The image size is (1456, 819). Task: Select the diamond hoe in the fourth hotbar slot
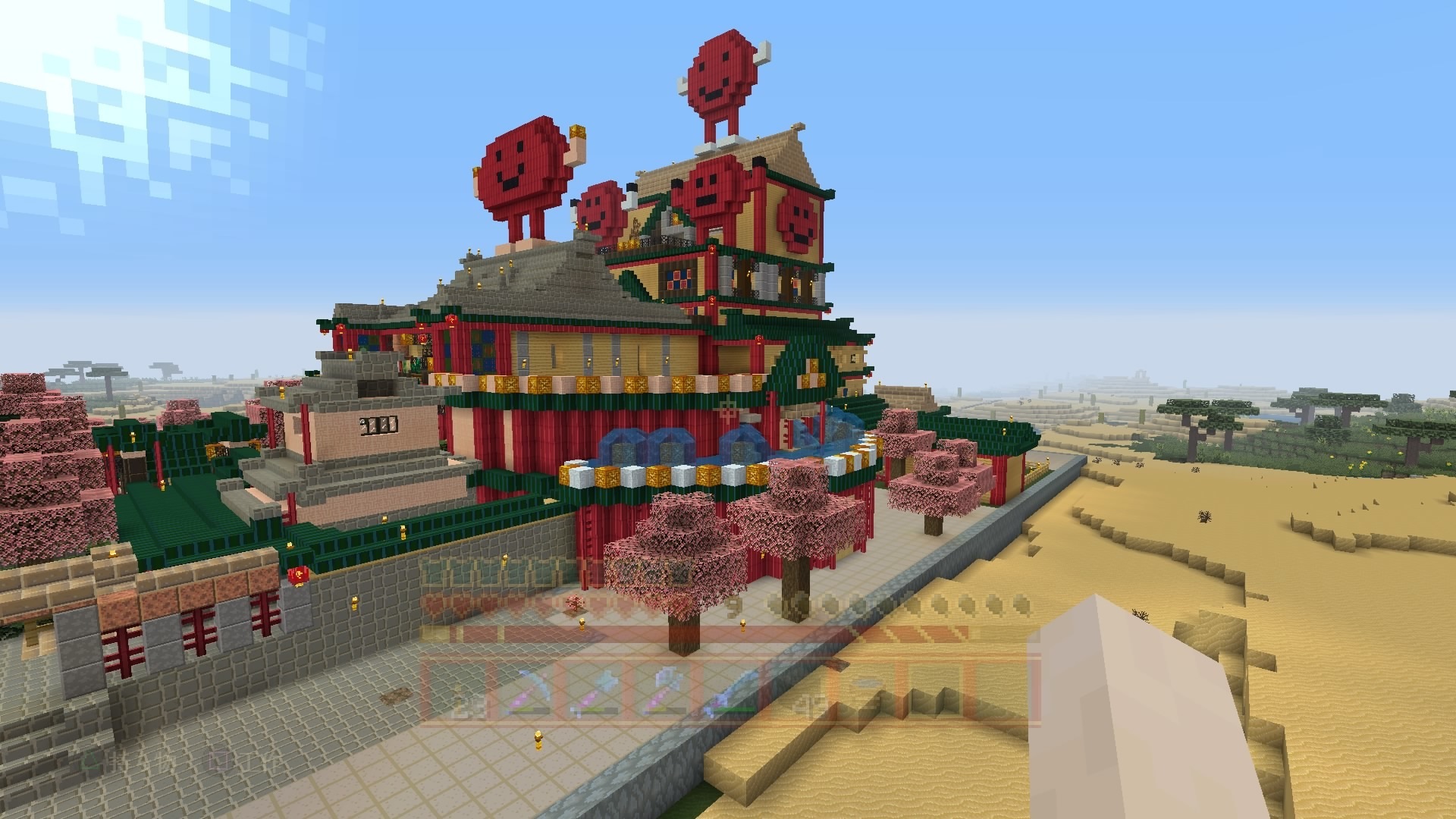pos(665,689)
